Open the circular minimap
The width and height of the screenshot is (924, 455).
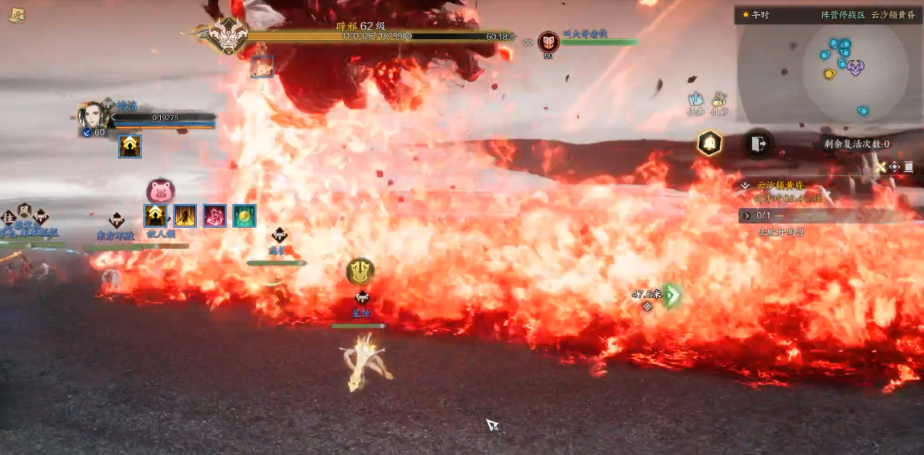842,67
